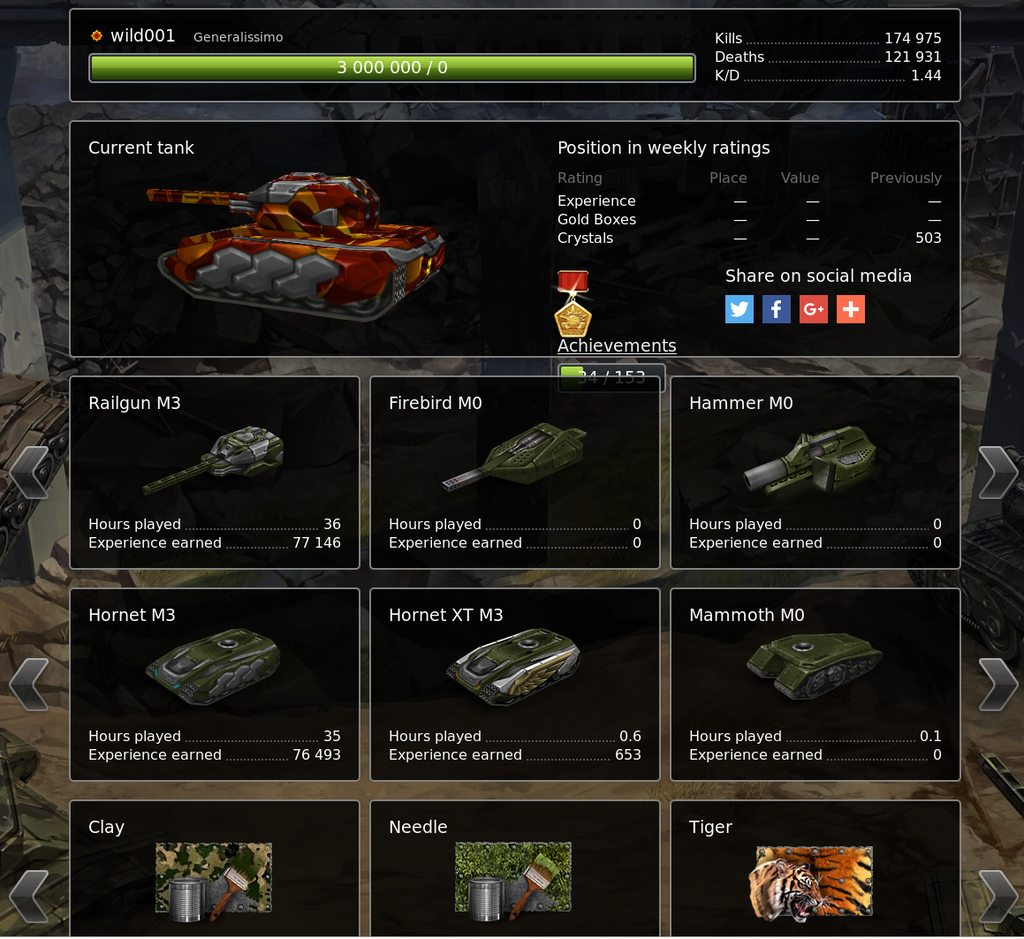Show next hulls with the right arrow
This screenshot has width=1024, height=939.
coord(997,684)
